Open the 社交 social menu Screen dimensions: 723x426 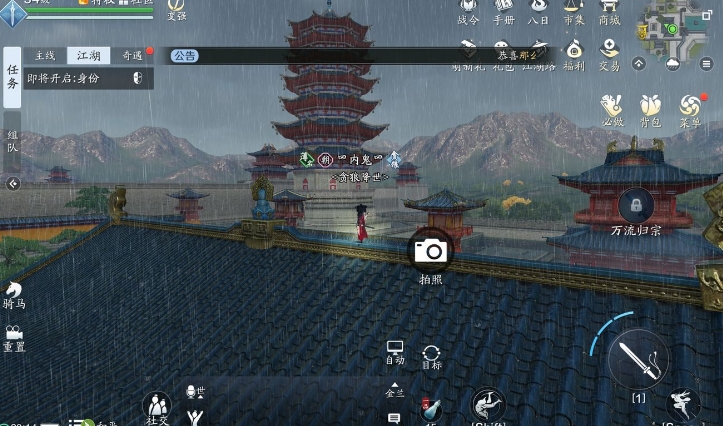click(x=157, y=408)
